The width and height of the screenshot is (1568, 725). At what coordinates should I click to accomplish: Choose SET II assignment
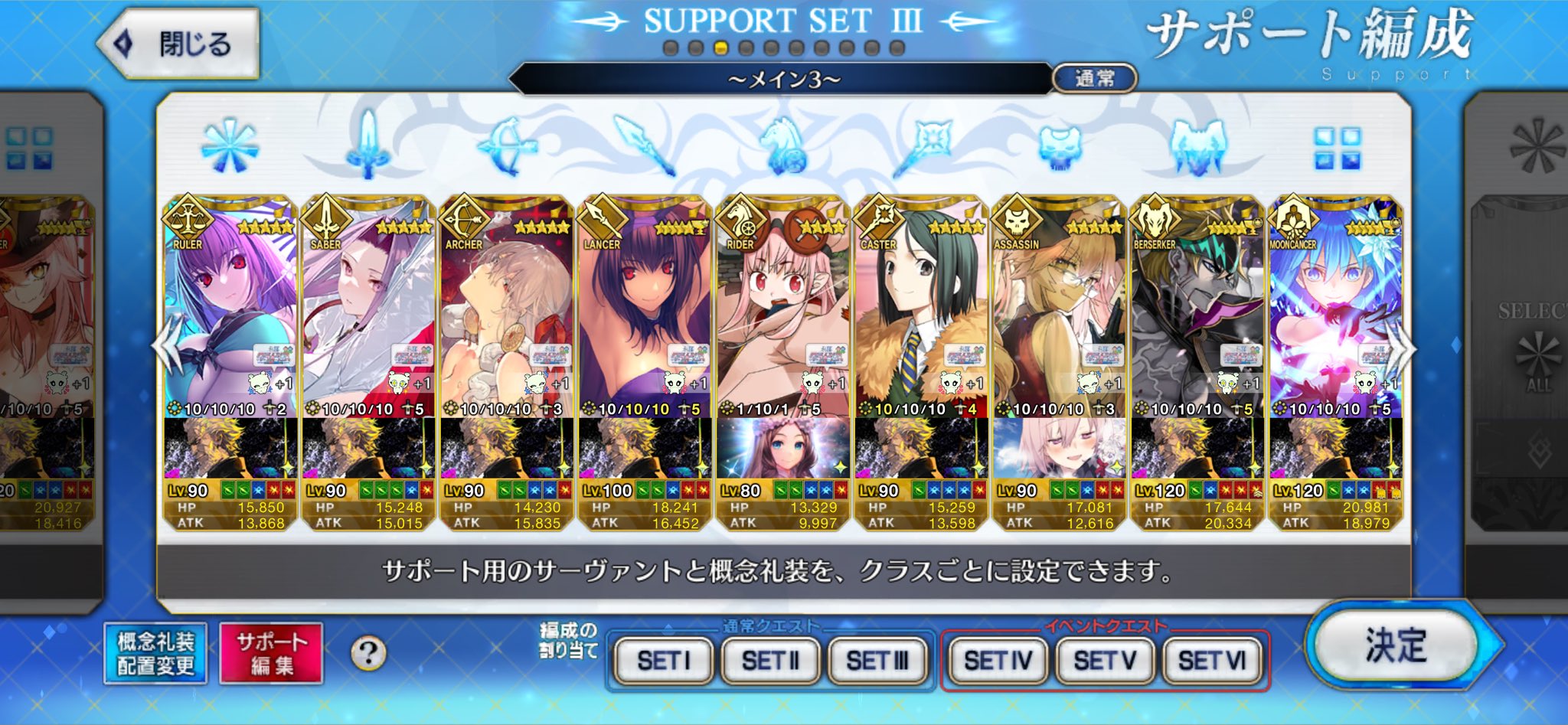point(770,660)
